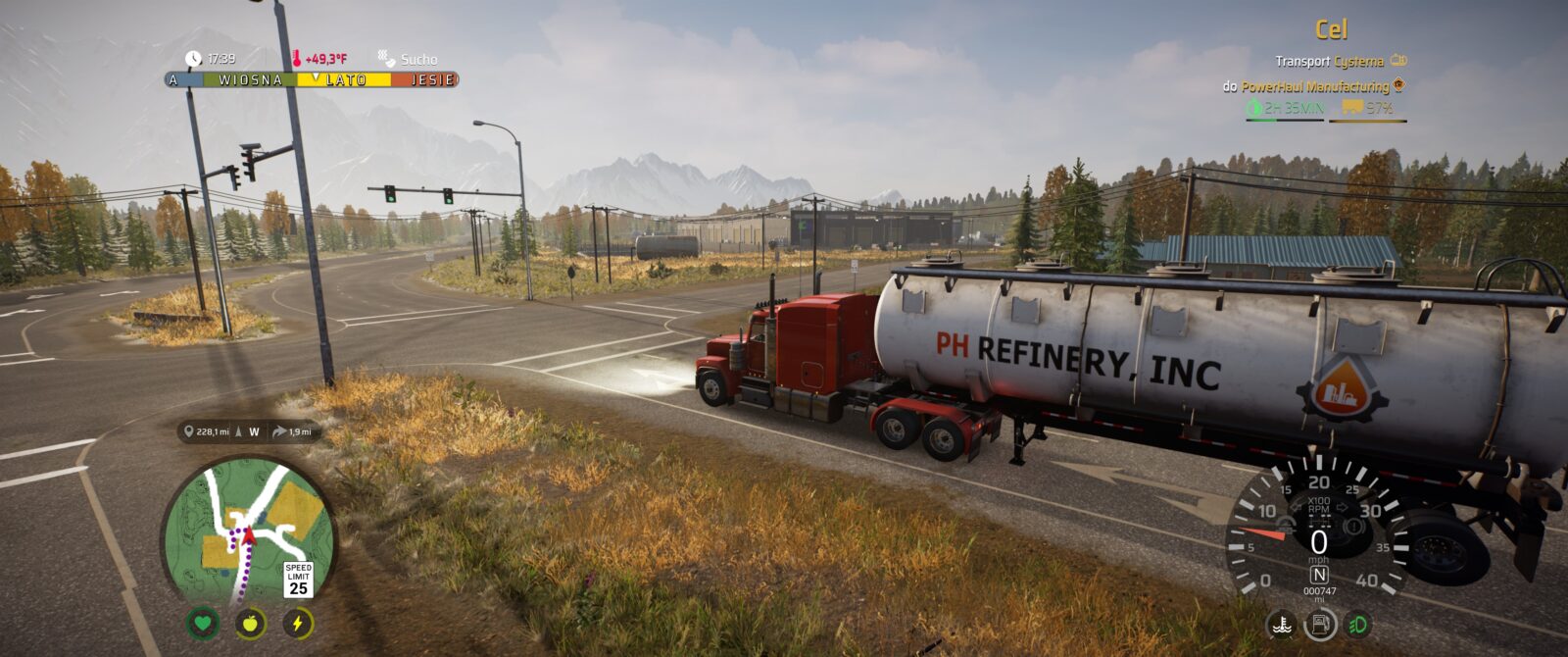Select the Cysterna tanker cargo icon

click(x=1398, y=61)
